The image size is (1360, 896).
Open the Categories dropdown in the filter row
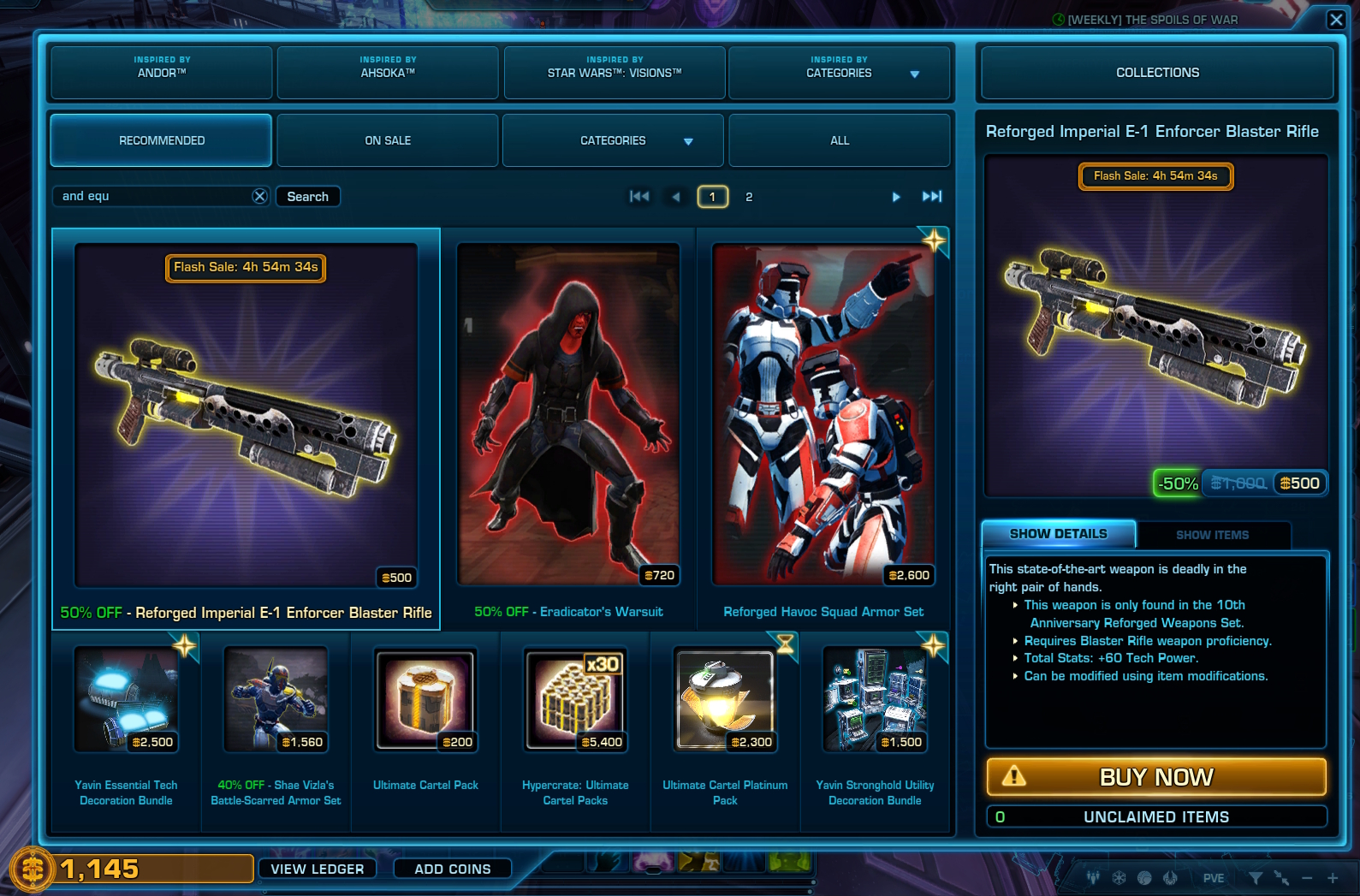click(x=612, y=140)
